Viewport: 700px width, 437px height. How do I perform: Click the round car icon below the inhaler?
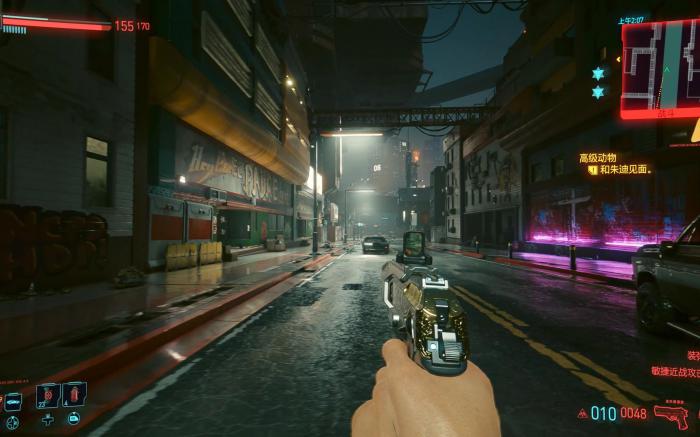(74, 419)
